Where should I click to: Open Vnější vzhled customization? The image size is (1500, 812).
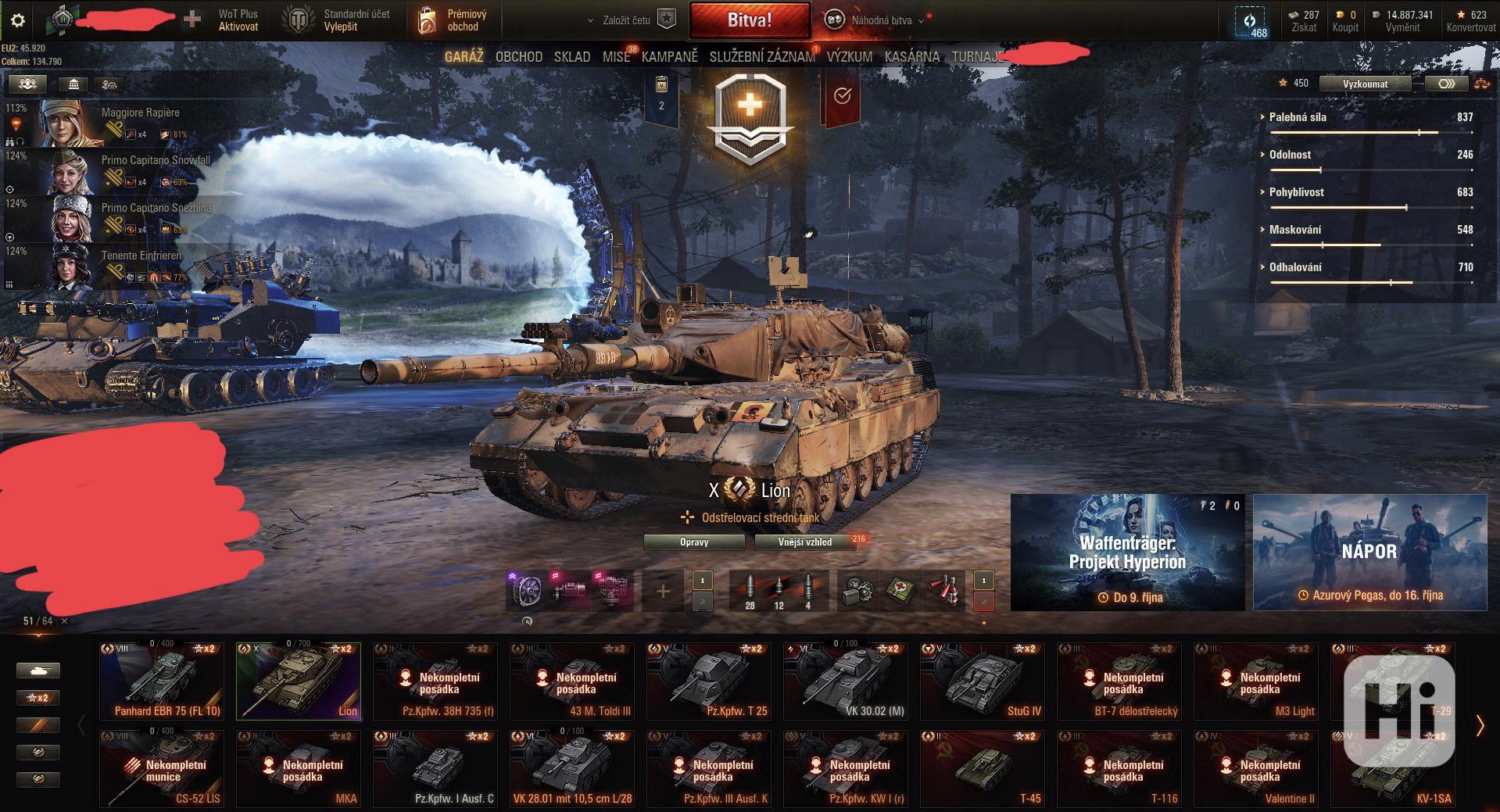[804, 542]
